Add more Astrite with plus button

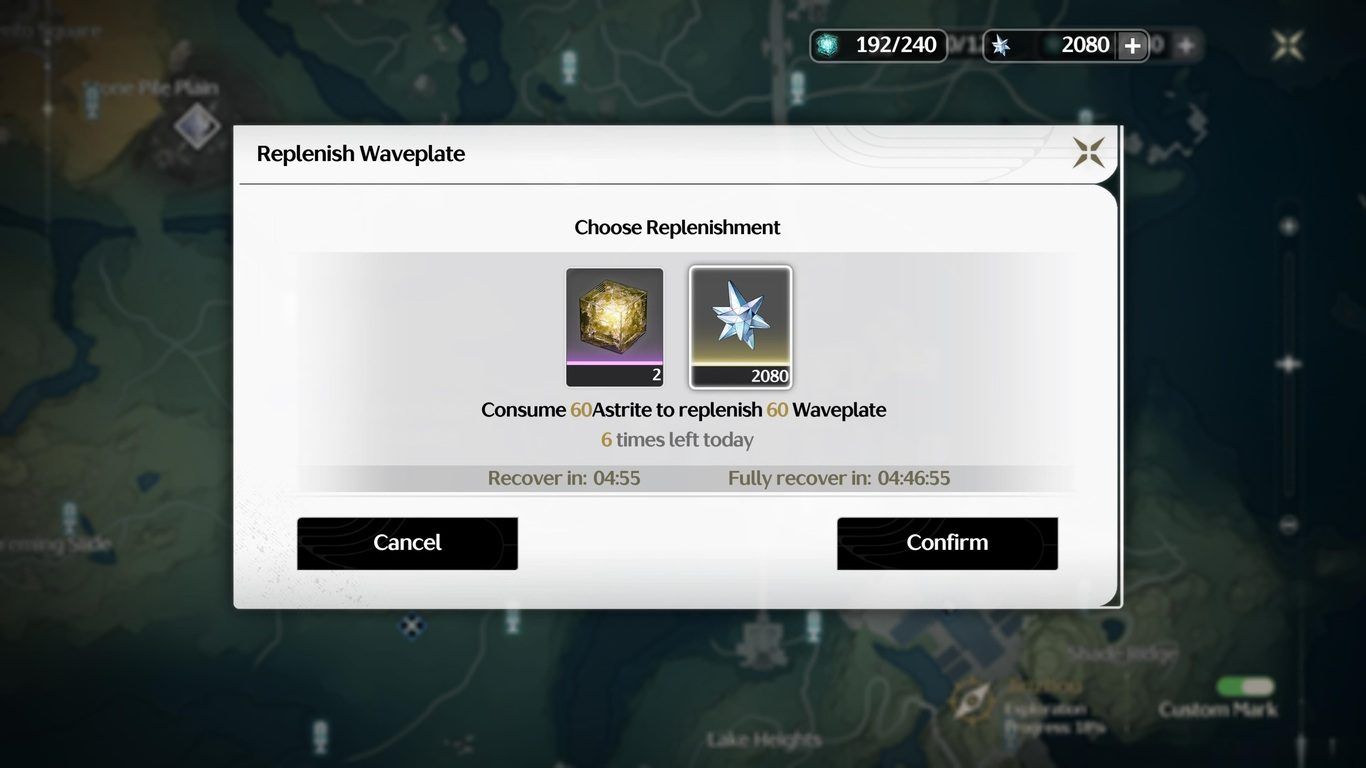tap(1132, 45)
